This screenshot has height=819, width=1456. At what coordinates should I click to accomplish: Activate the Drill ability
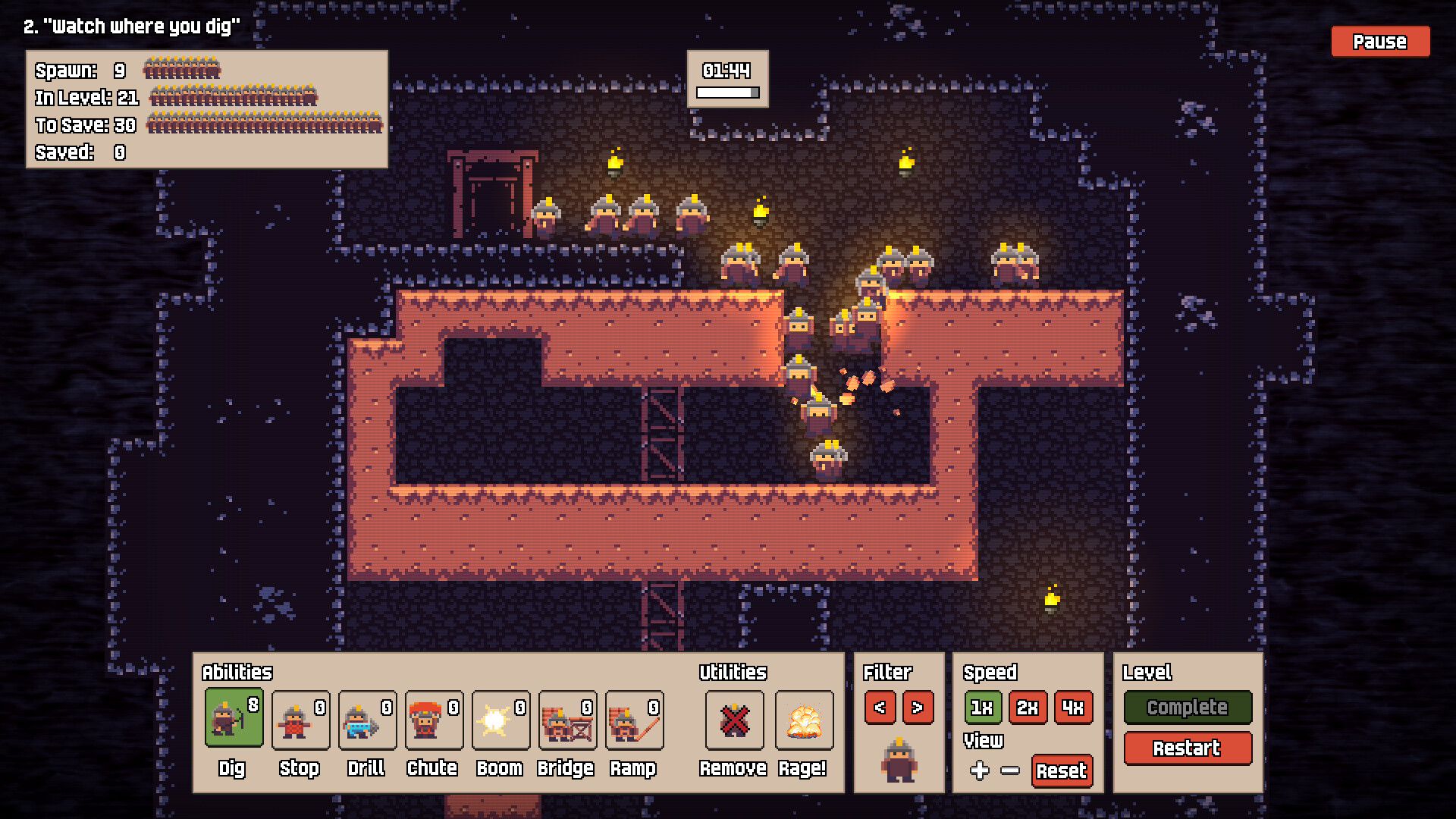(x=367, y=719)
